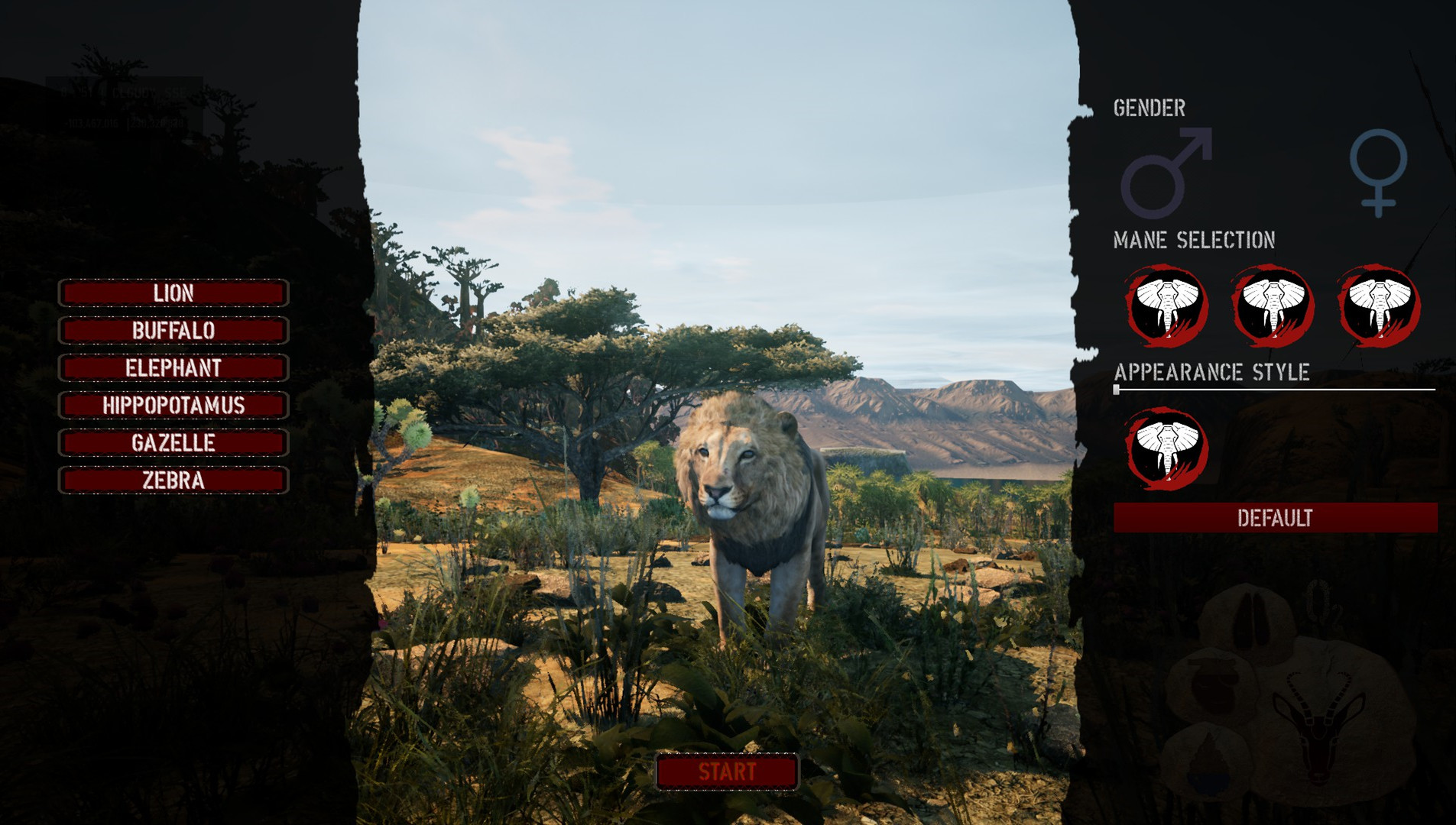Choose Gazelle as your animal
The height and width of the screenshot is (825, 1456).
pos(173,444)
